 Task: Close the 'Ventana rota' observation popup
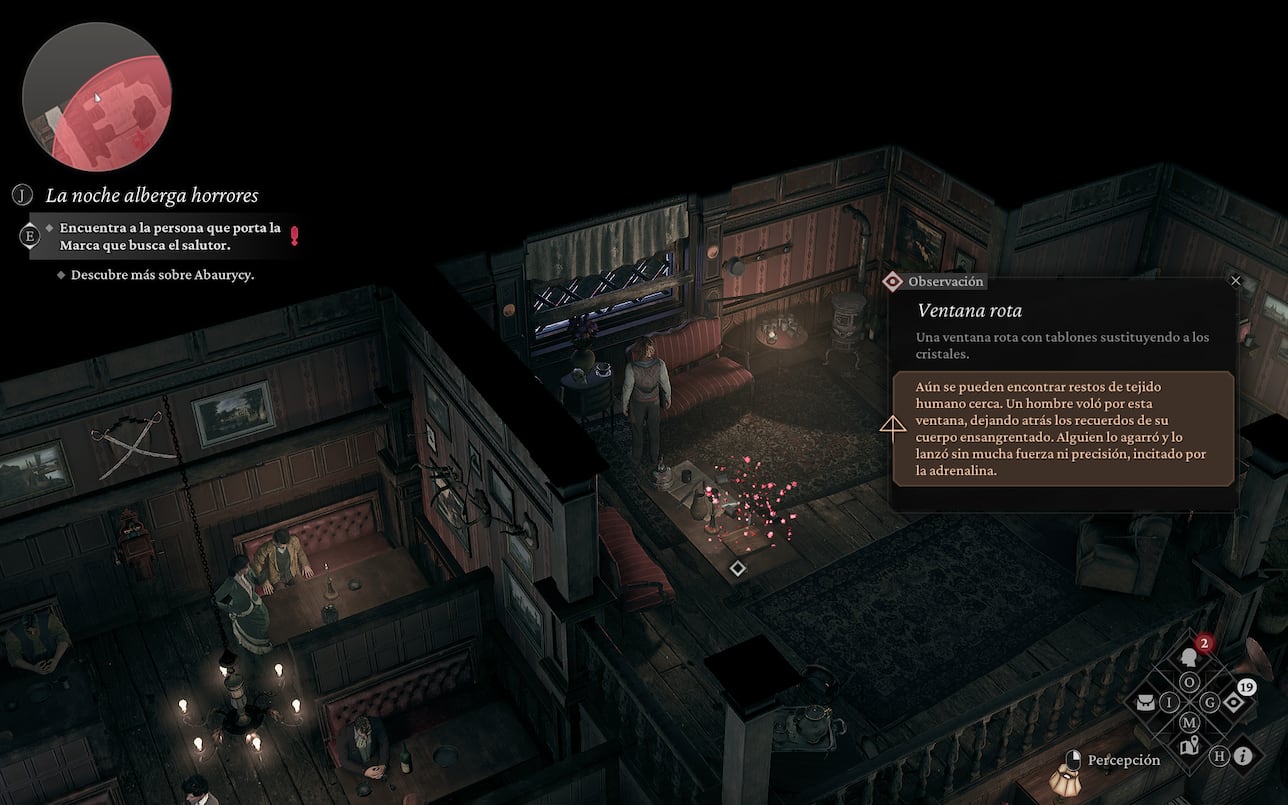1235,281
